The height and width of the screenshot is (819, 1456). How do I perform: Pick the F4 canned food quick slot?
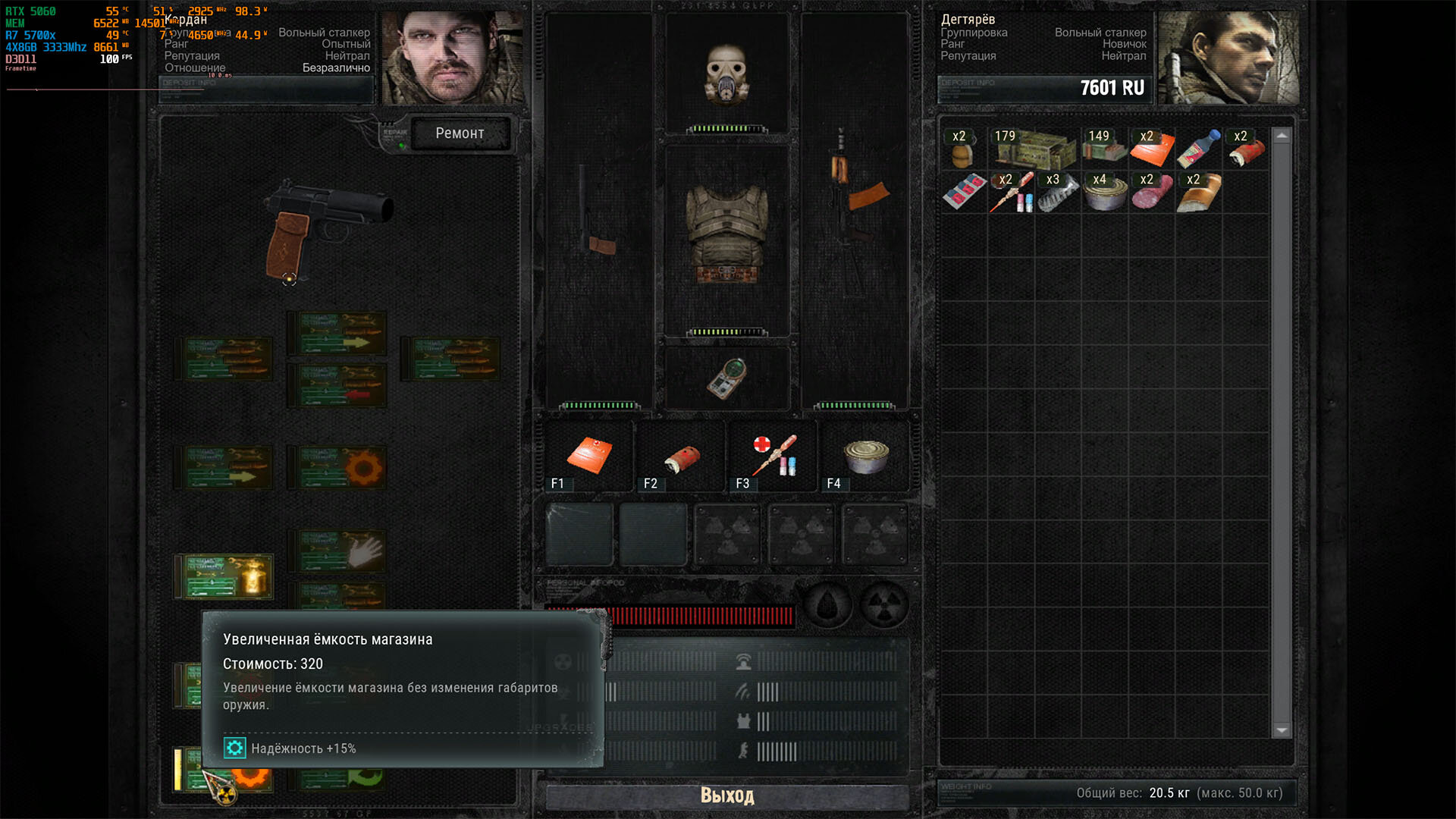865,455
